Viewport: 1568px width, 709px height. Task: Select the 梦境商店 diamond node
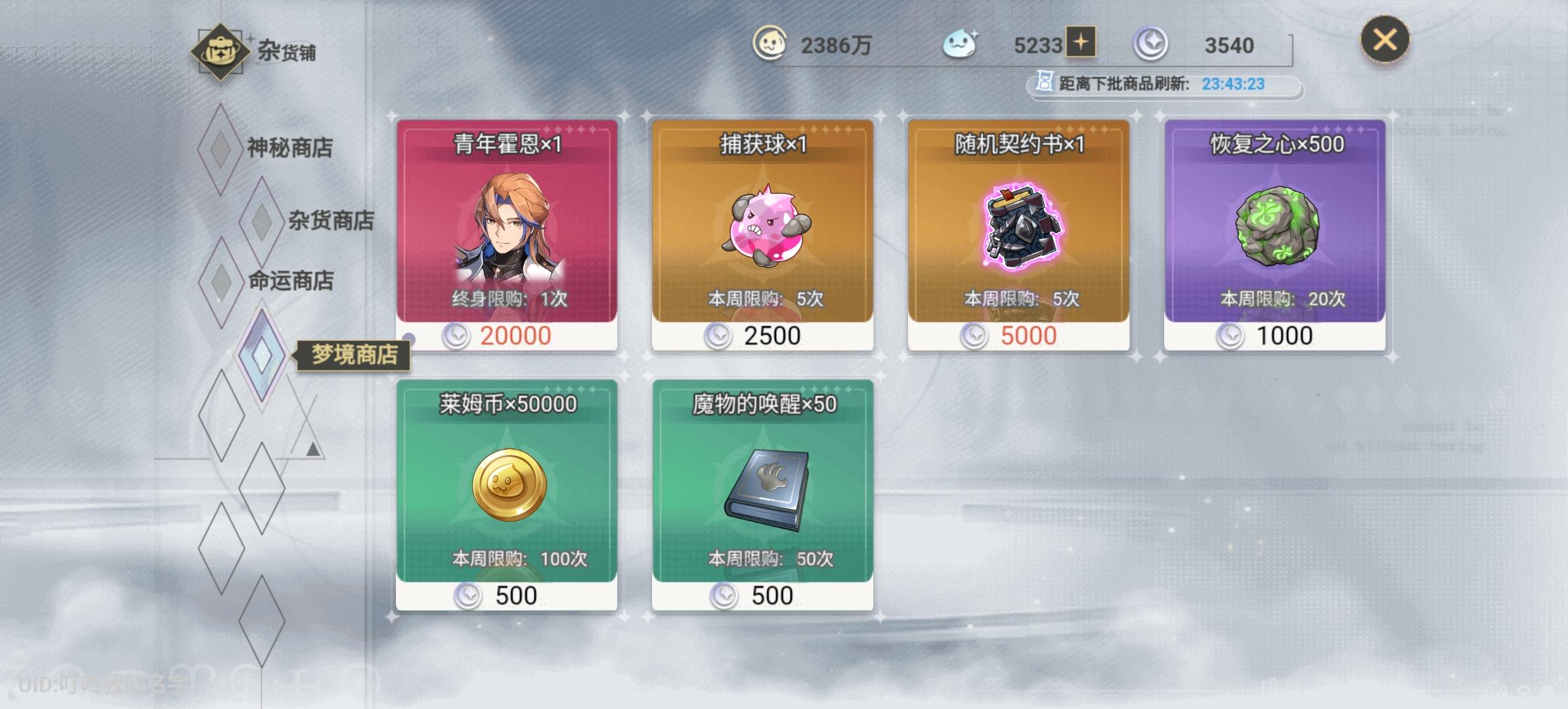263,354
